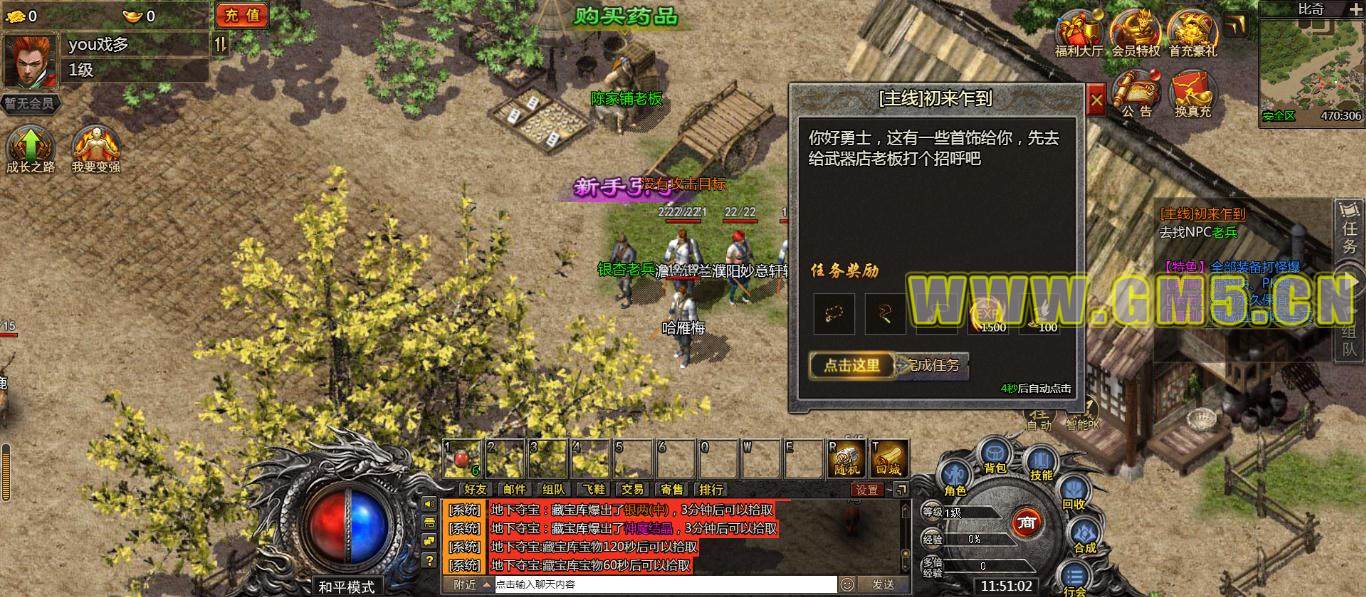Click the 成长之路 growth path icon

pos(31,148)
